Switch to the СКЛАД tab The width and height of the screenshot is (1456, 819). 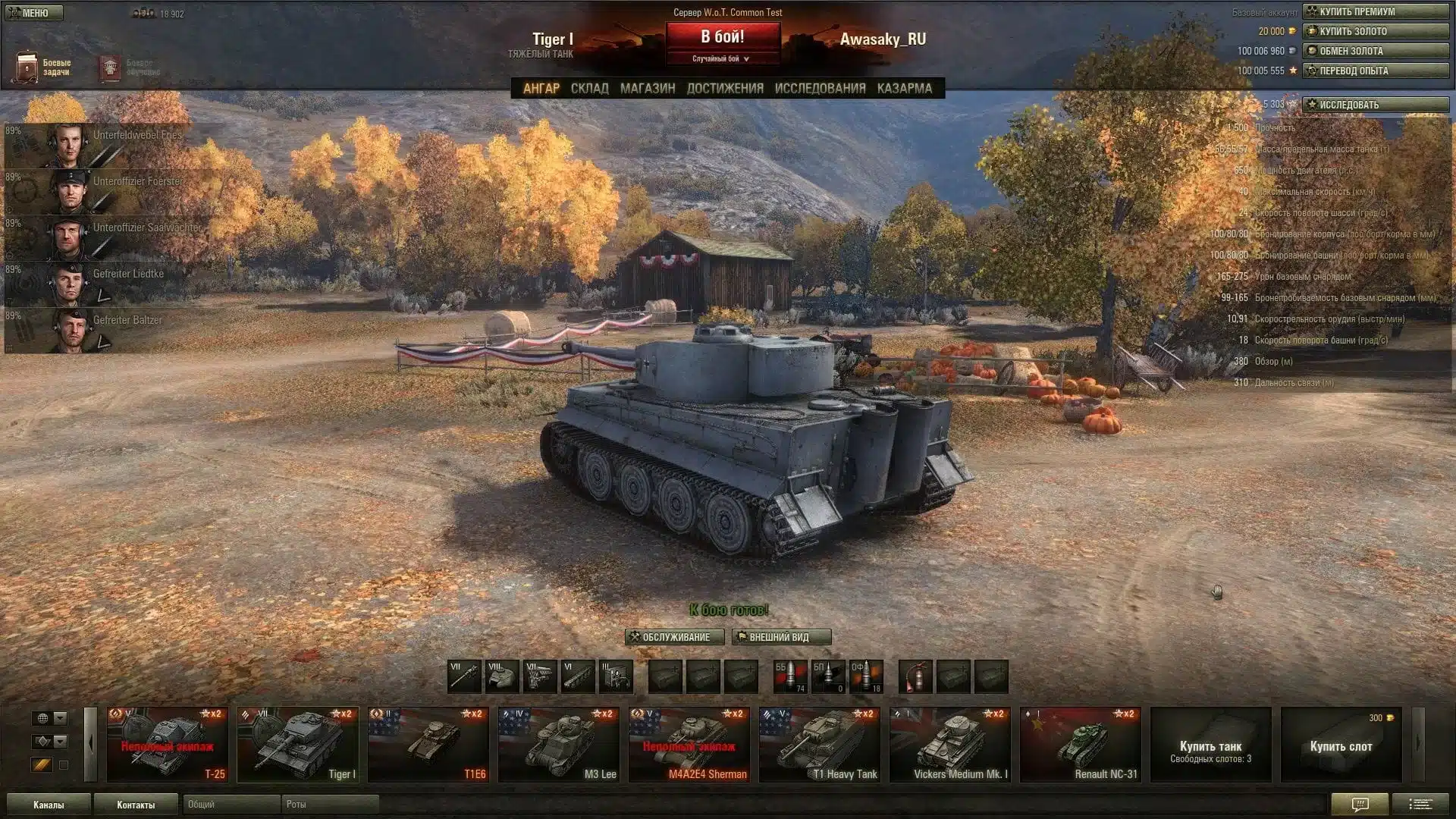click(x=589, y=89)
